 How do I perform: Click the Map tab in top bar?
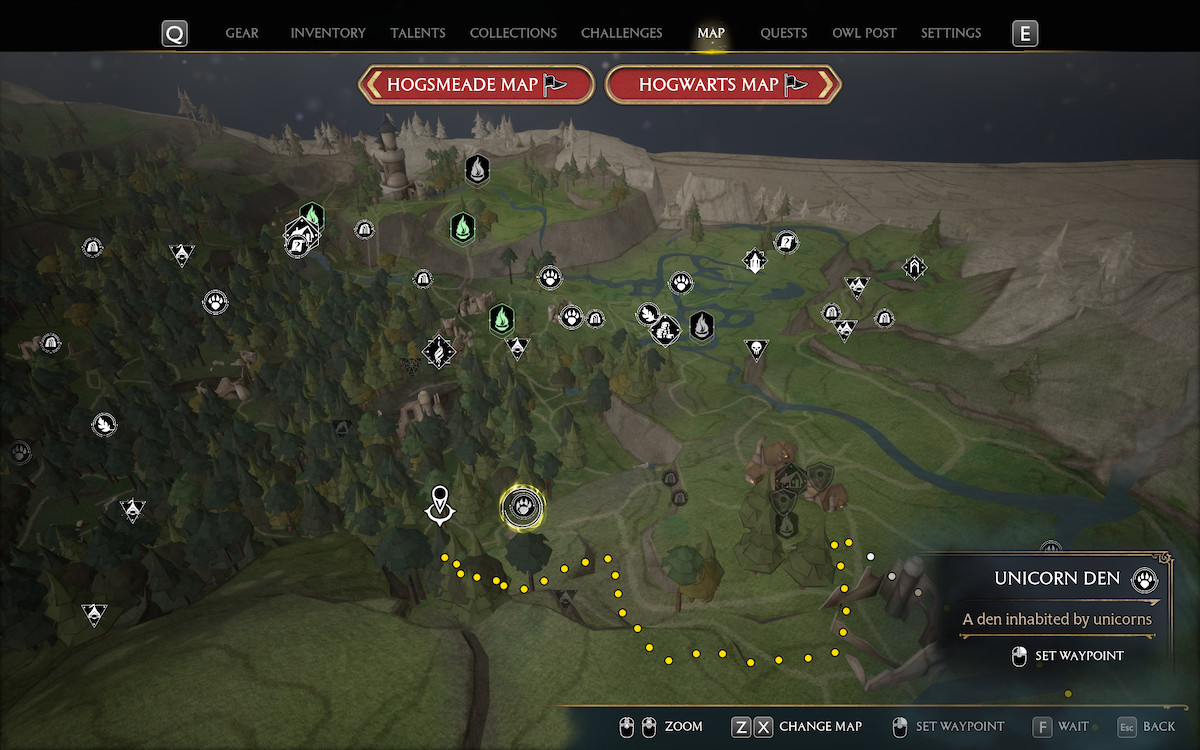point(711,33)
